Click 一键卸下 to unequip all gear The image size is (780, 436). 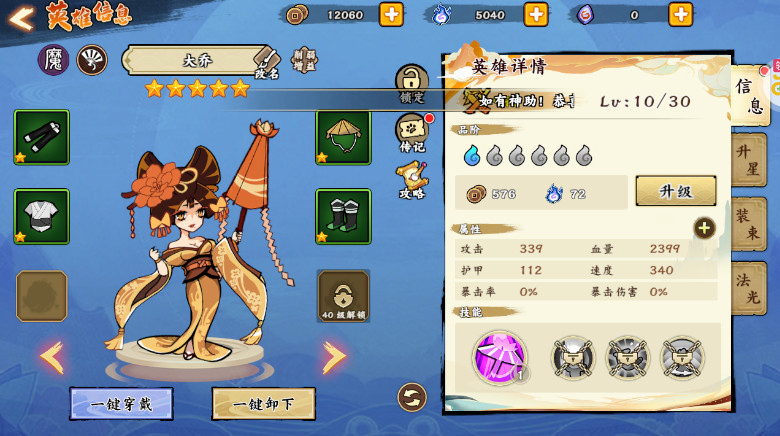[263, 404]
